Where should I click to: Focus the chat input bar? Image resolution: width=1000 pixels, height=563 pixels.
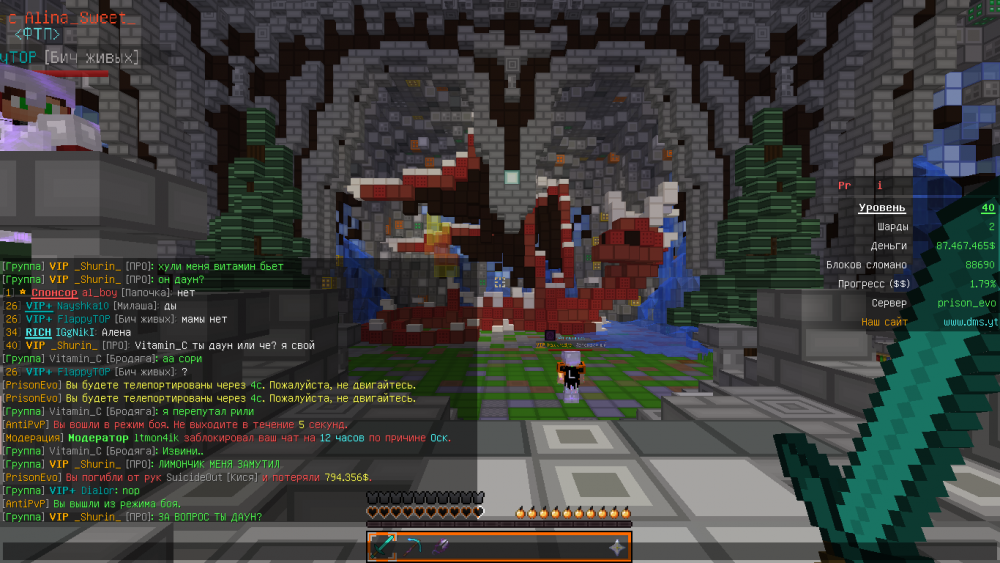pyautogui.click(x=180, y=549)
